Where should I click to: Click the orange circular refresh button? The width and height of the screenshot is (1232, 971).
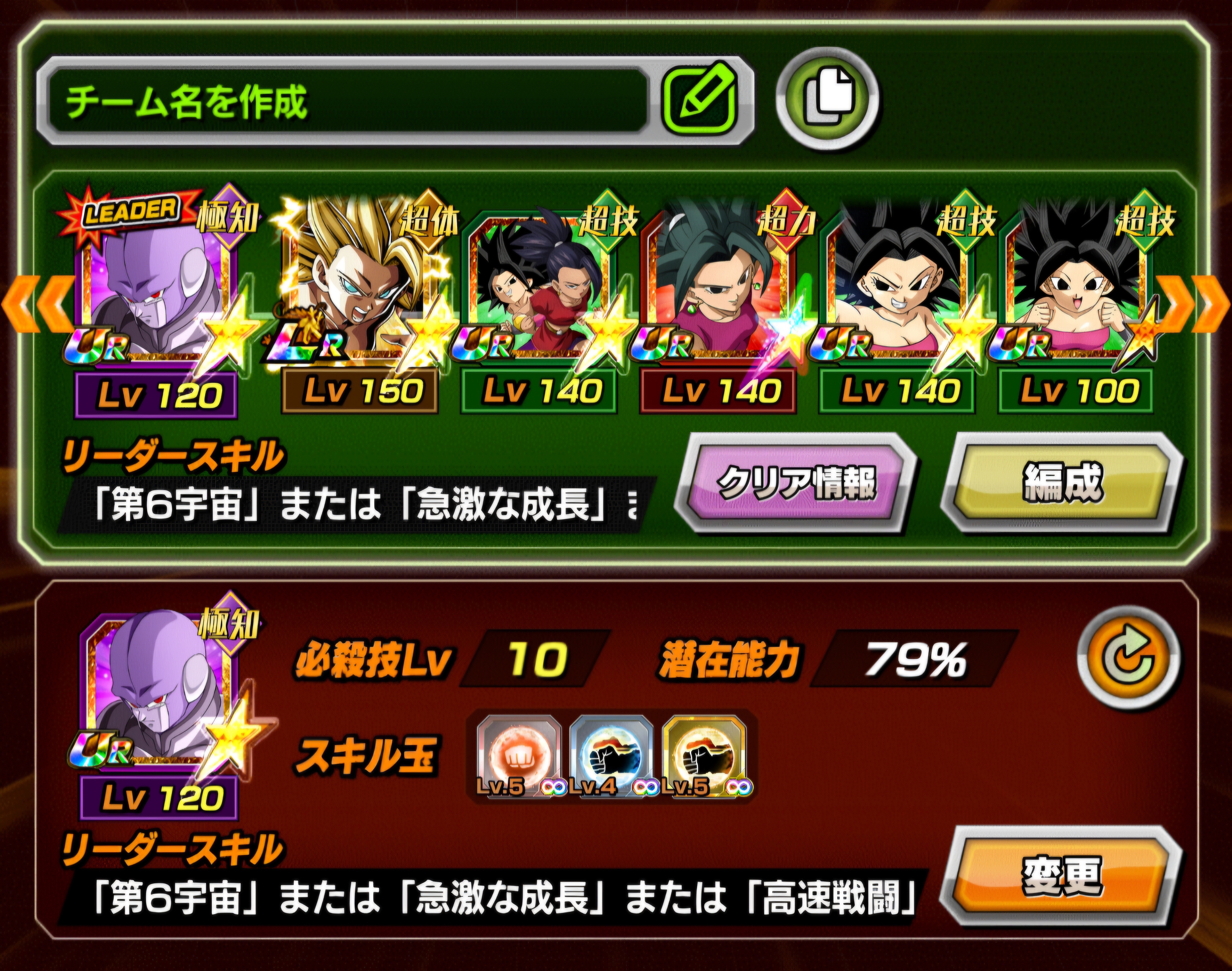(1128, 658)
